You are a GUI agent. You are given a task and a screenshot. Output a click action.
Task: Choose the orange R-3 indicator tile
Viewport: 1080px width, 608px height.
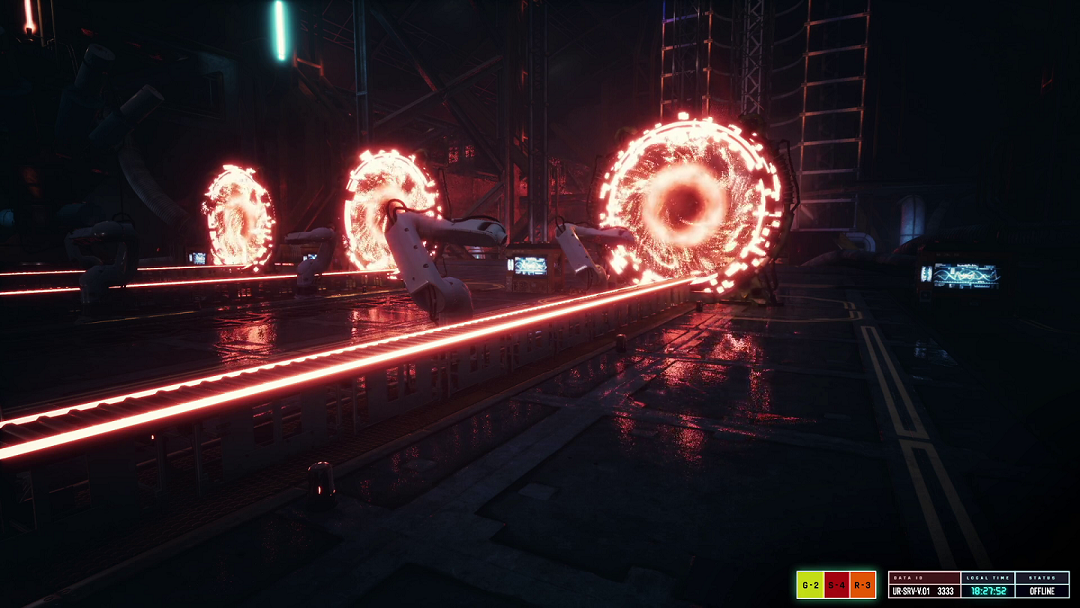[x=864, y=585]
